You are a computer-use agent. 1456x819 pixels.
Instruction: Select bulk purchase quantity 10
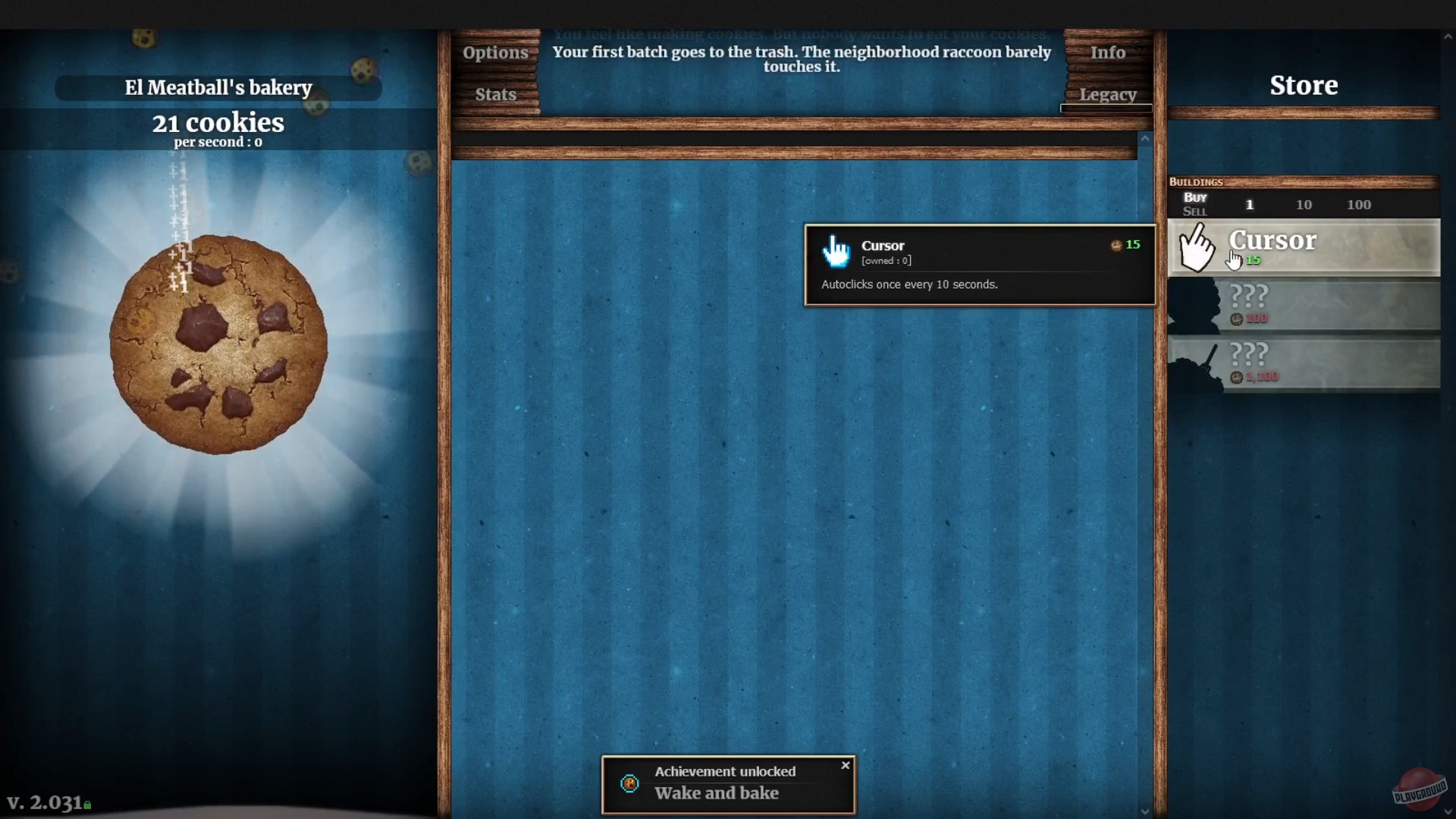(x=1304, y=204)
